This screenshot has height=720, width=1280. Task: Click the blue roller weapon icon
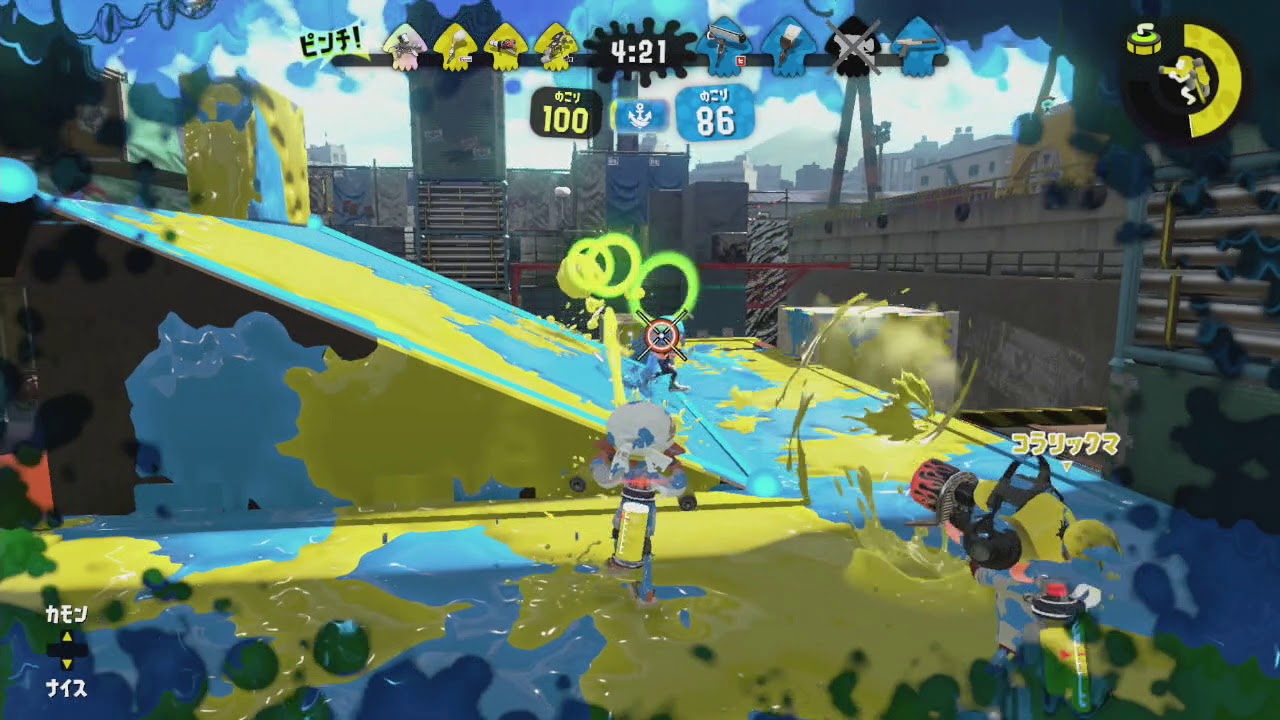[722, 45]
